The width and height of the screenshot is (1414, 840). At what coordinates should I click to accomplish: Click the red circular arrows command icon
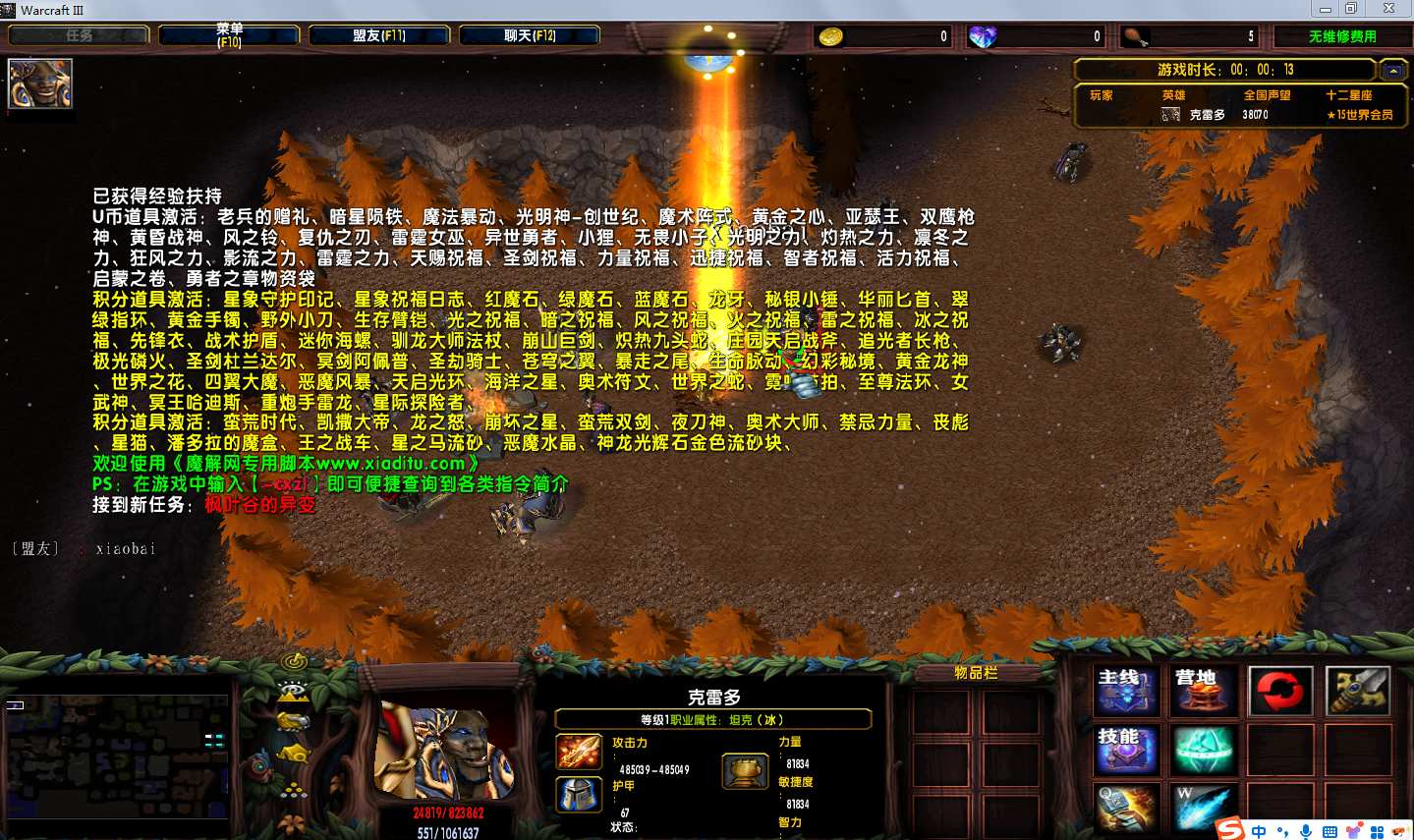[x=1279, y=691]
